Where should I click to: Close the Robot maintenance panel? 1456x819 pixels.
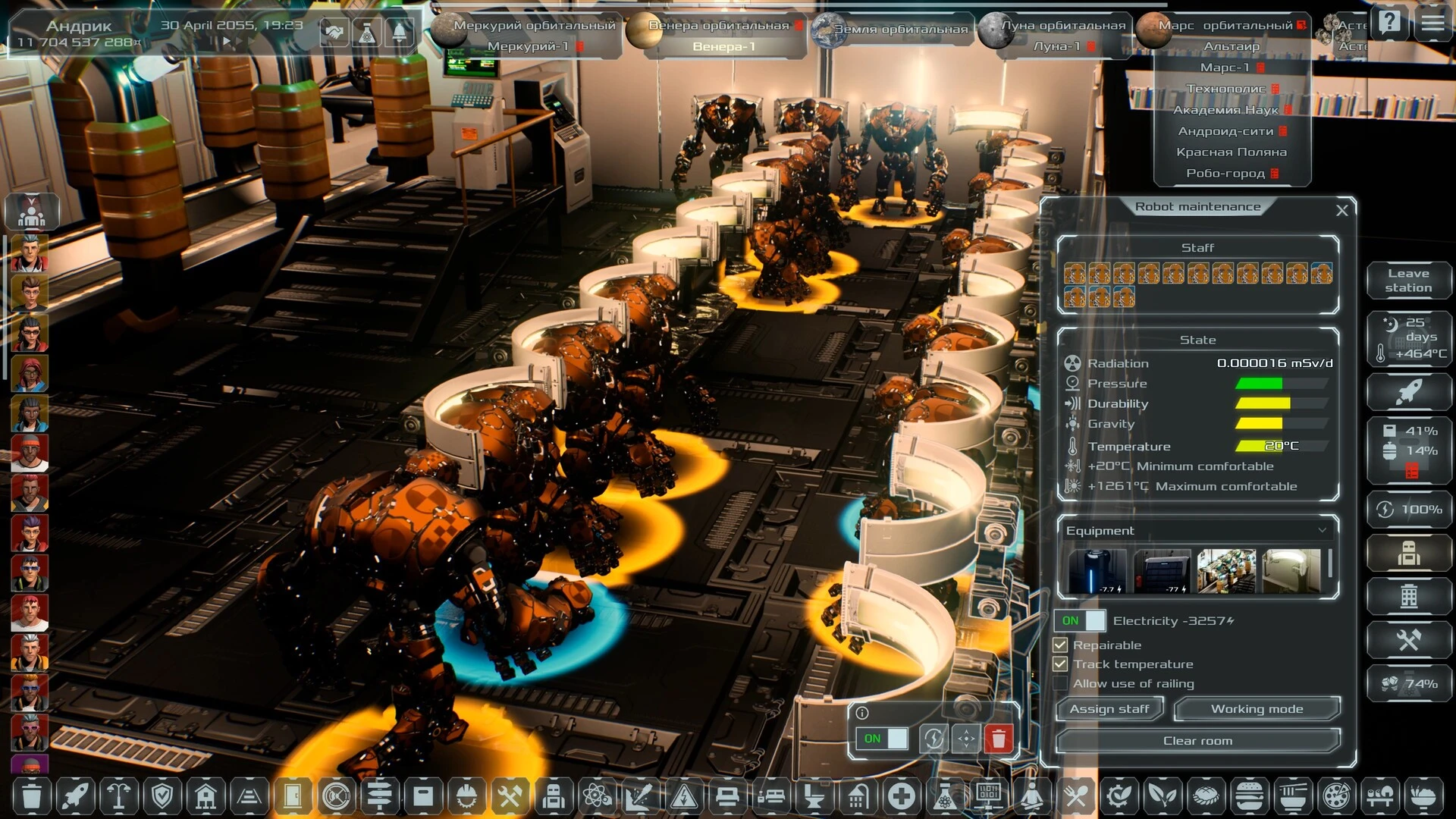pos(1341,210)
